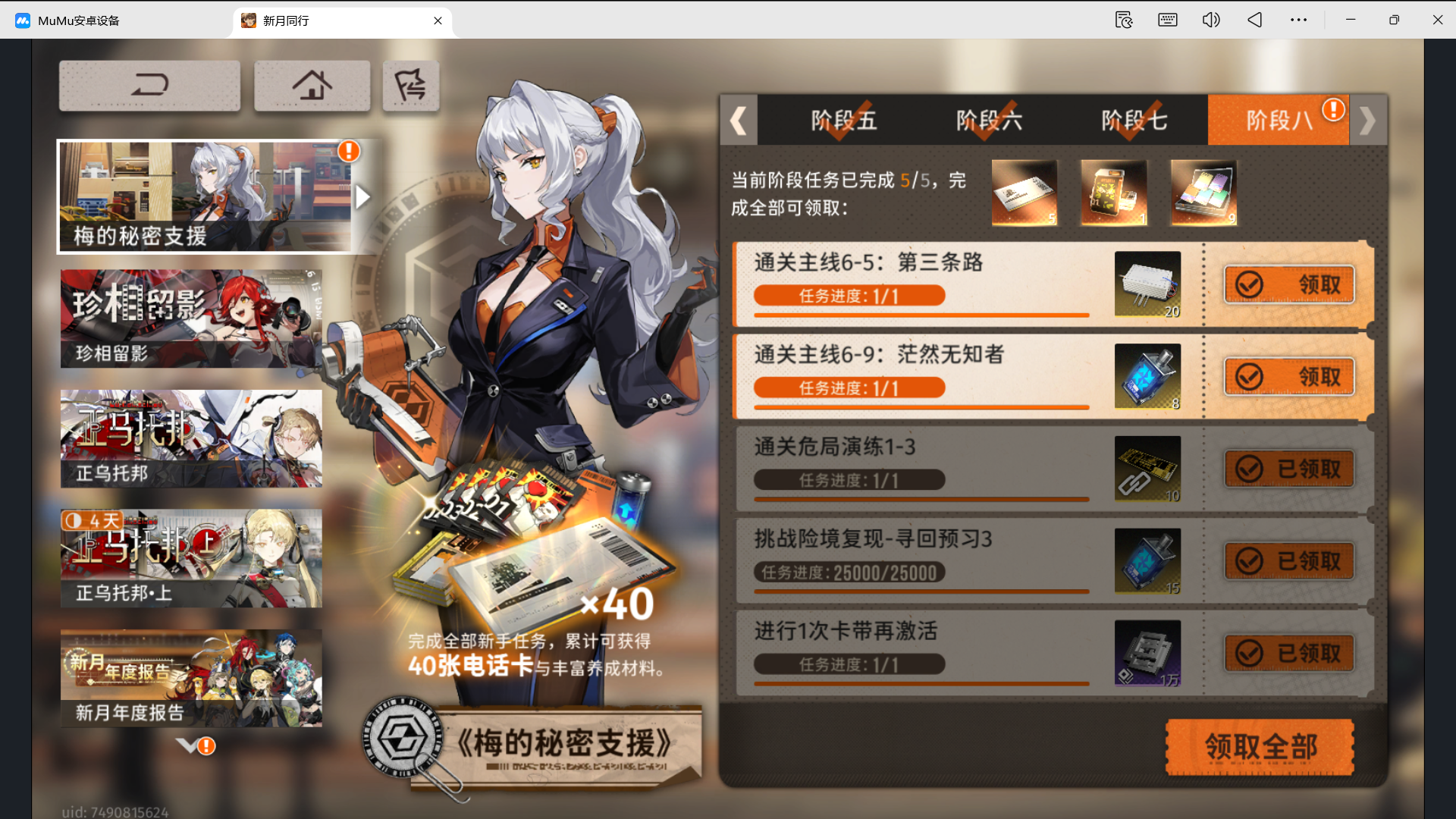Click the game performance icon in the title bar

1123,20
